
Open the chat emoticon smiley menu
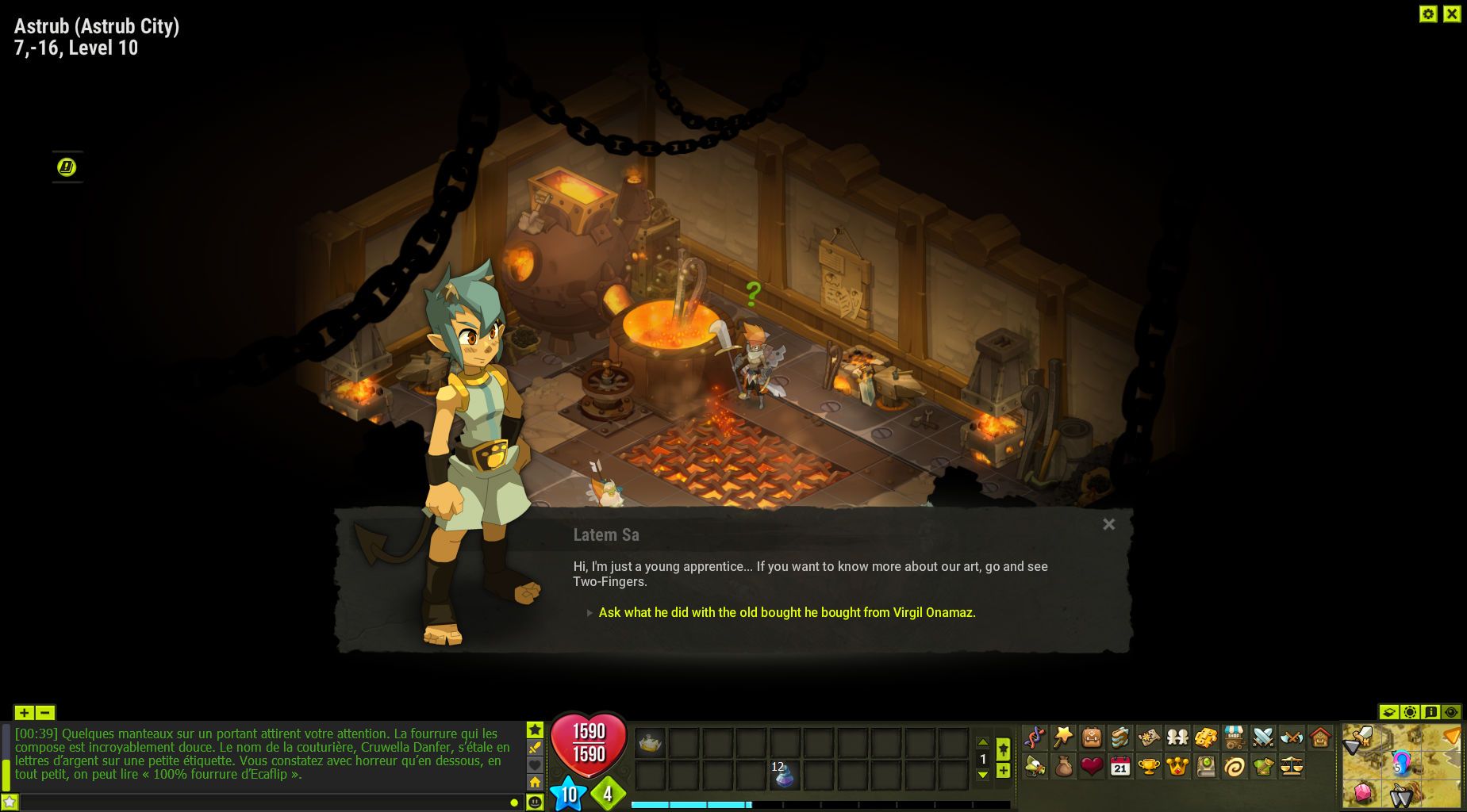[535, 802]
